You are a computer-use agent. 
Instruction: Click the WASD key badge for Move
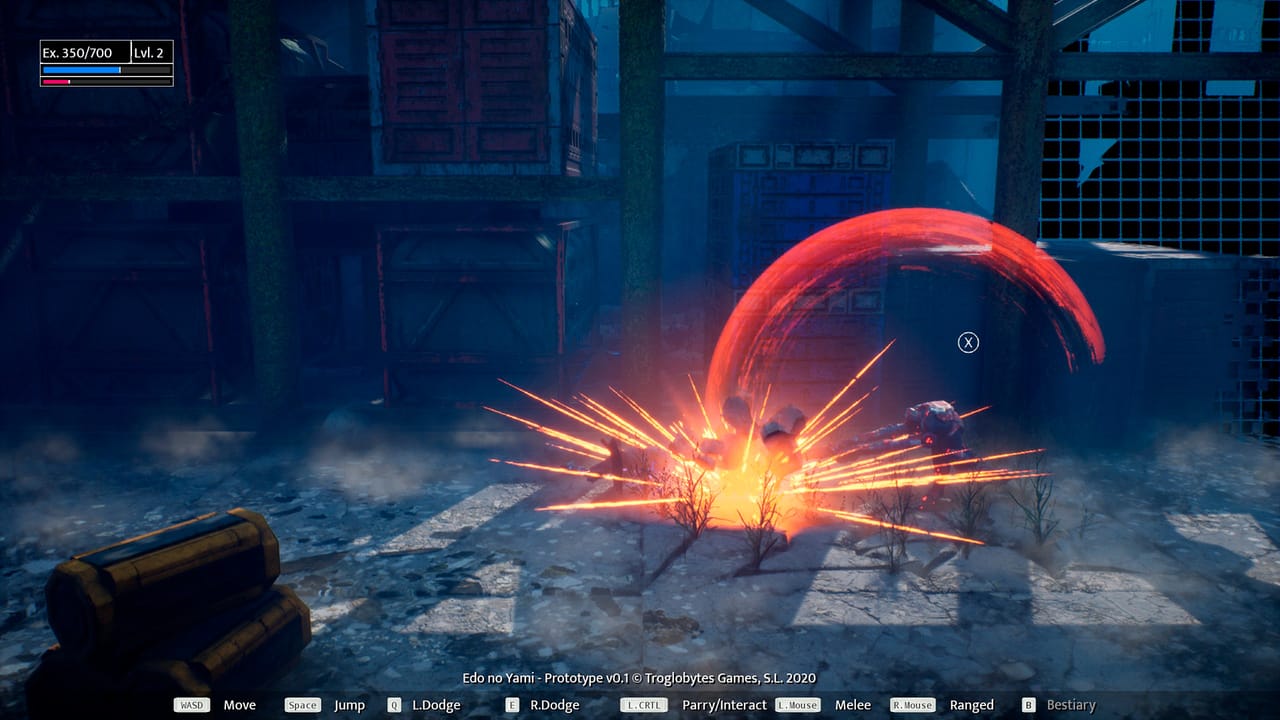click(x=190, y=704)
